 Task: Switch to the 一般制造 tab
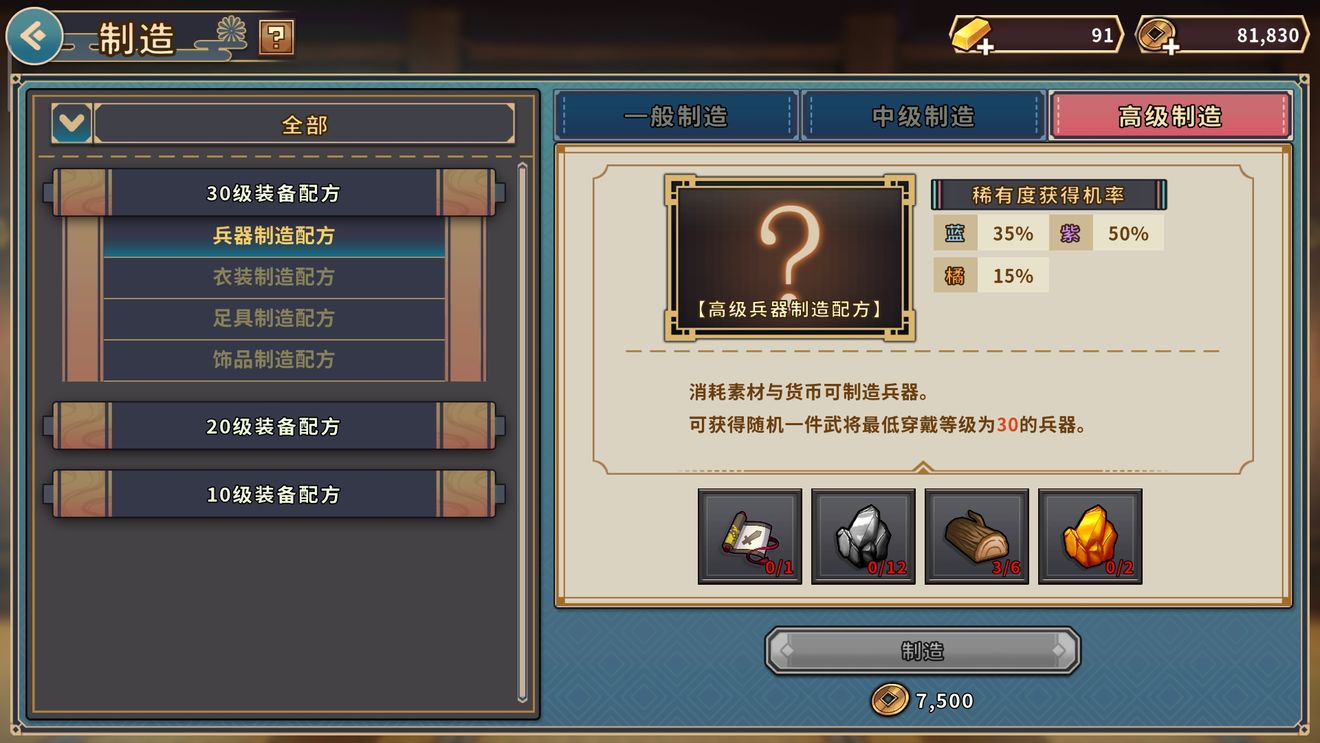tap(678, 115)
